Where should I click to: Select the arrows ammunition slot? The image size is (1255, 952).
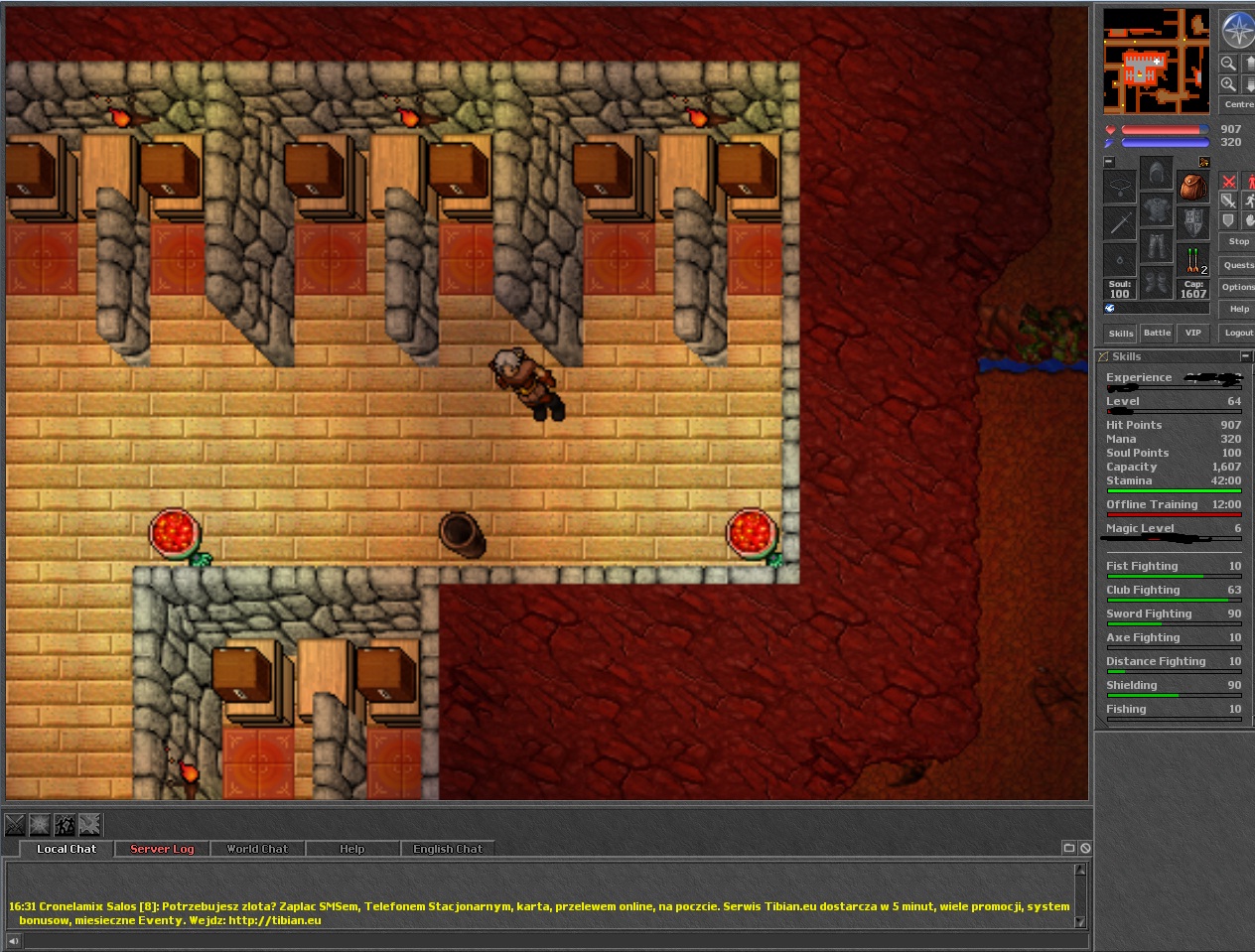[1192, 260]
